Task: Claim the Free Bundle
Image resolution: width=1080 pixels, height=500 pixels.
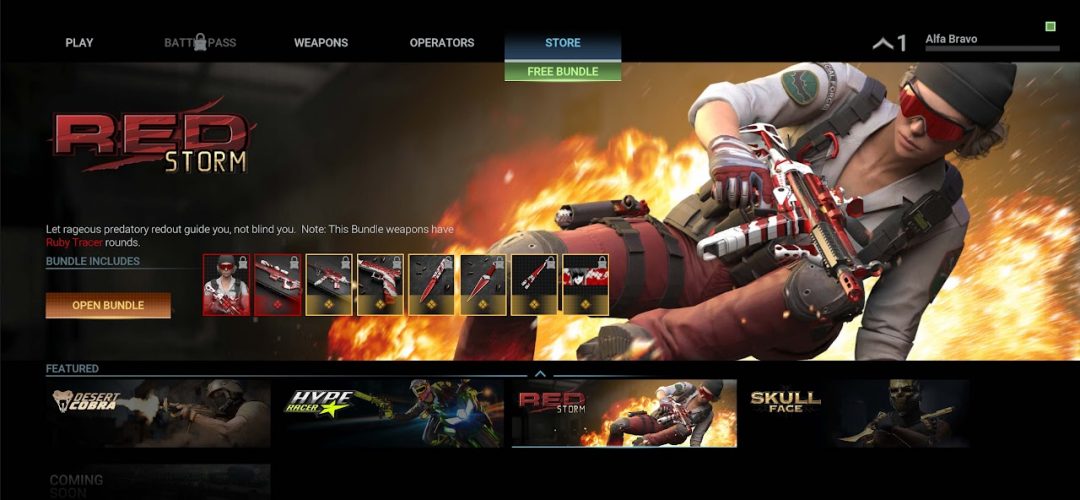Action: pos(563,72)
